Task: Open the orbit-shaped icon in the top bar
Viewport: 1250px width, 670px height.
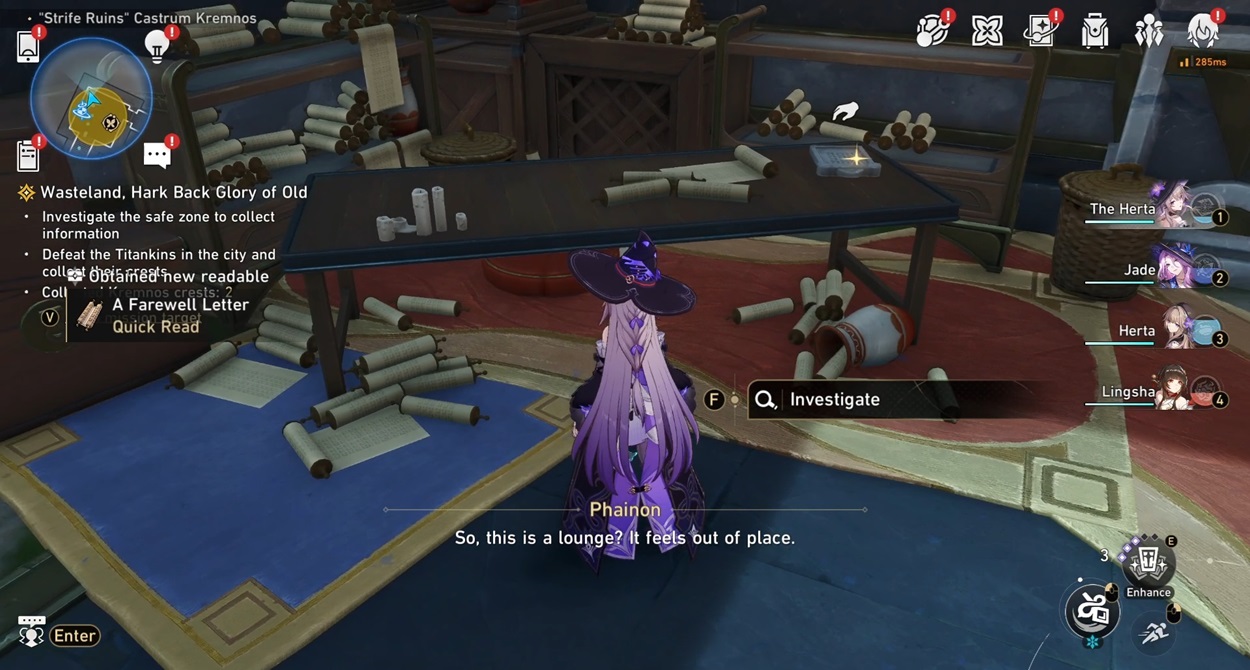Action: pyautogui.click(x=932, y=31)
